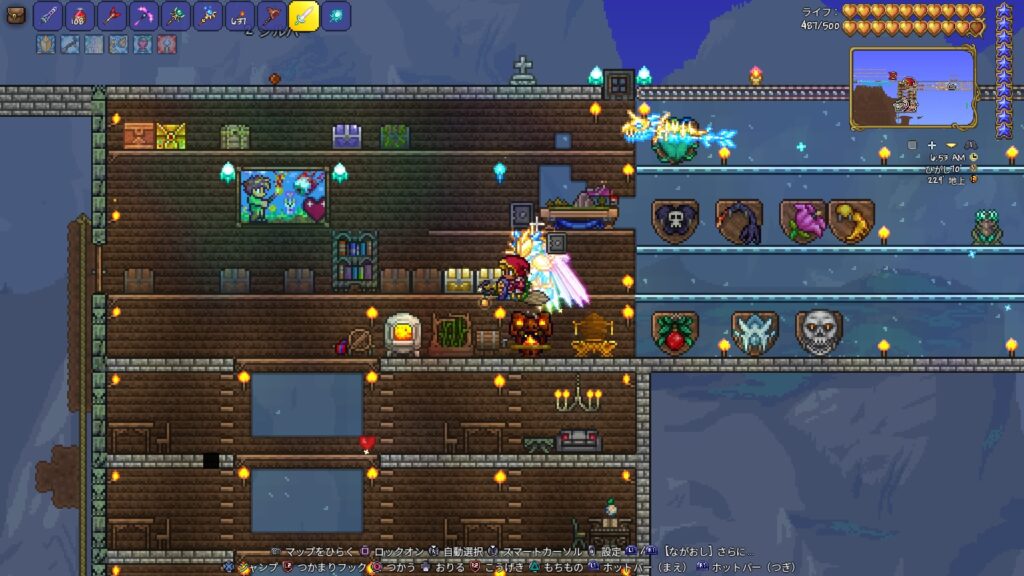The width and height of the screenshot is (1024, 576).
Task: Equip the green gem staff
Action: pyautogui.click(x=175, y=16)
